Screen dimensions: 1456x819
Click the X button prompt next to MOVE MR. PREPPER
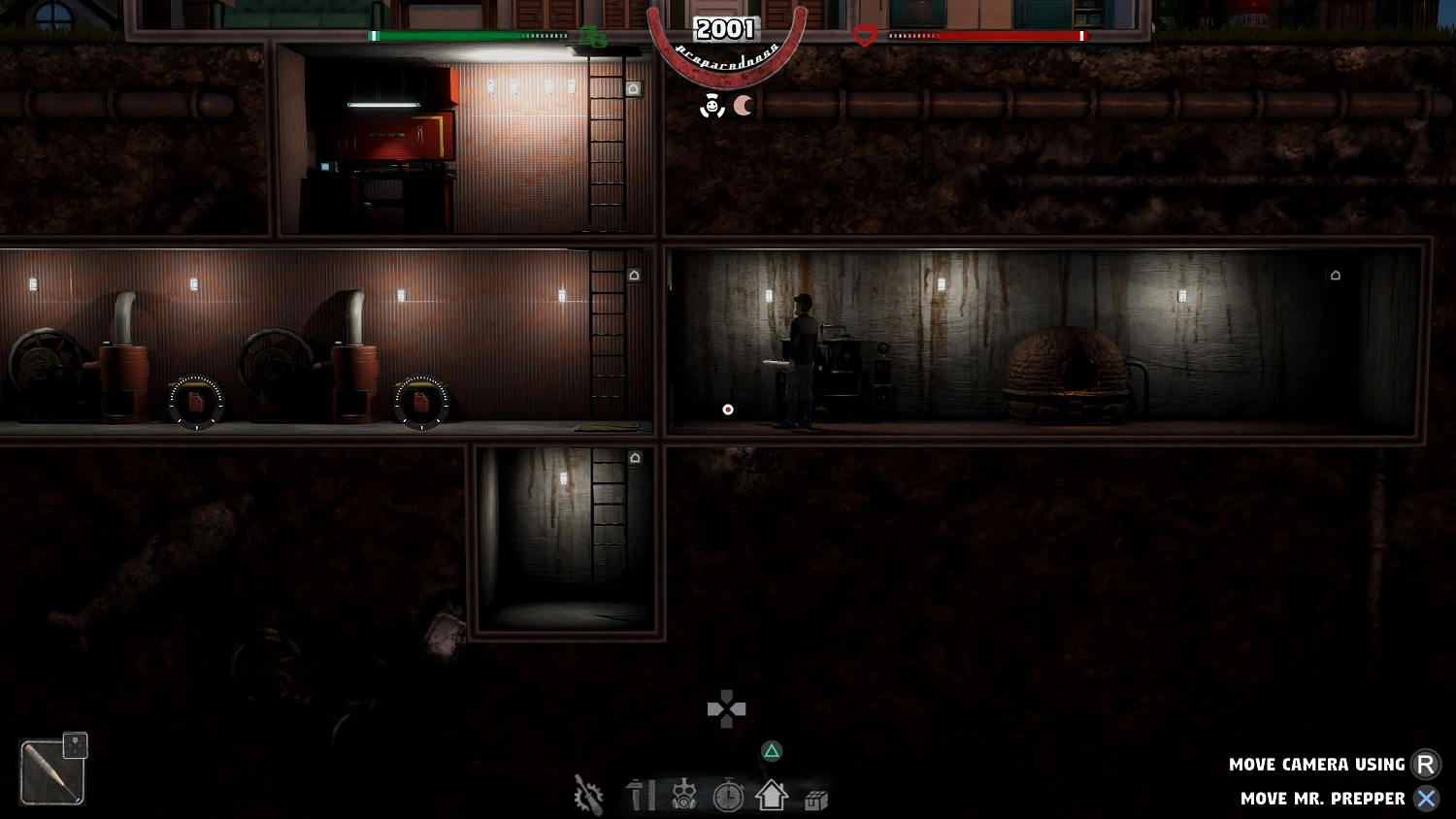coord(1426,798)
